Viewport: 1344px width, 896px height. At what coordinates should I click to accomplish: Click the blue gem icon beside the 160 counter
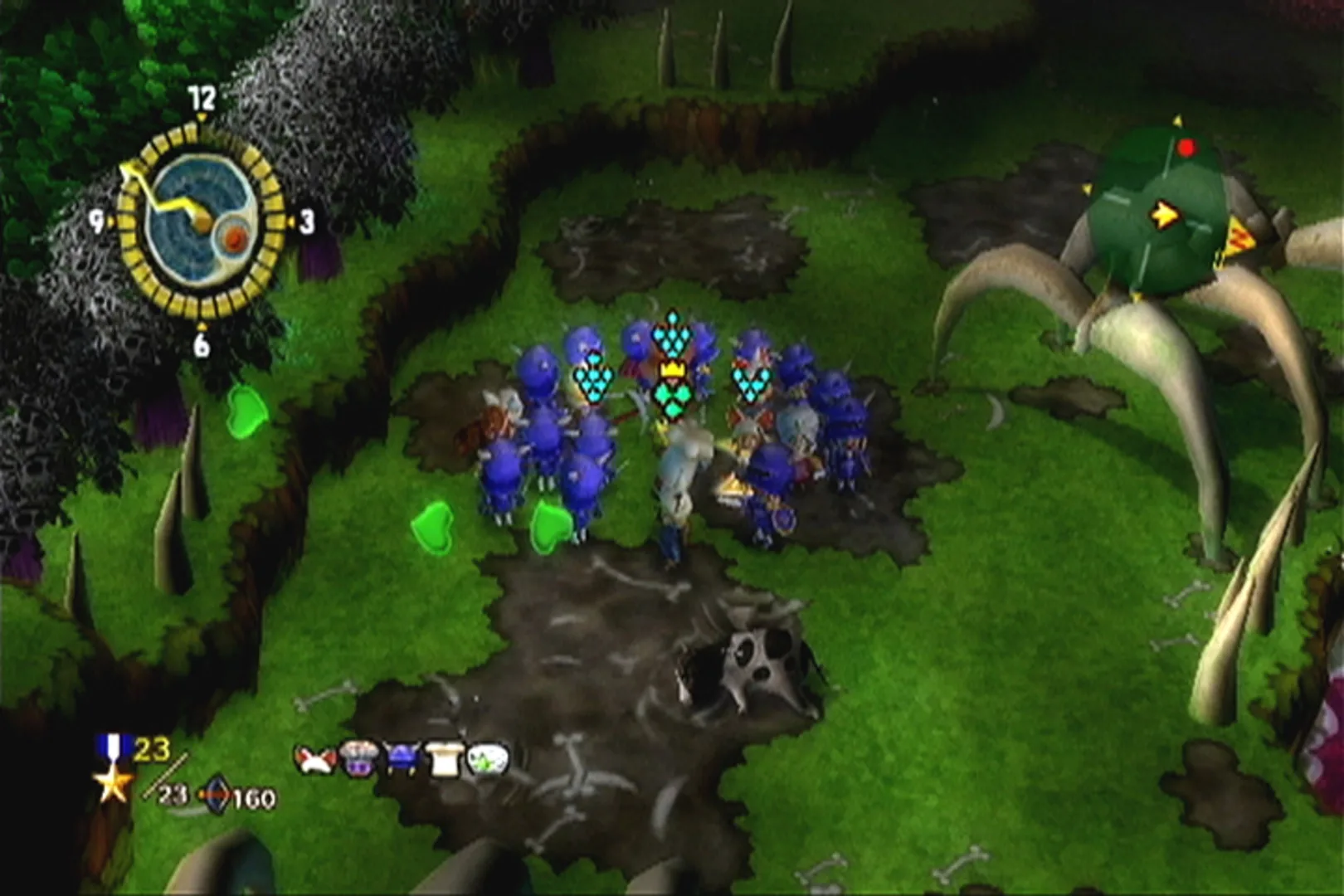point(217,793)
